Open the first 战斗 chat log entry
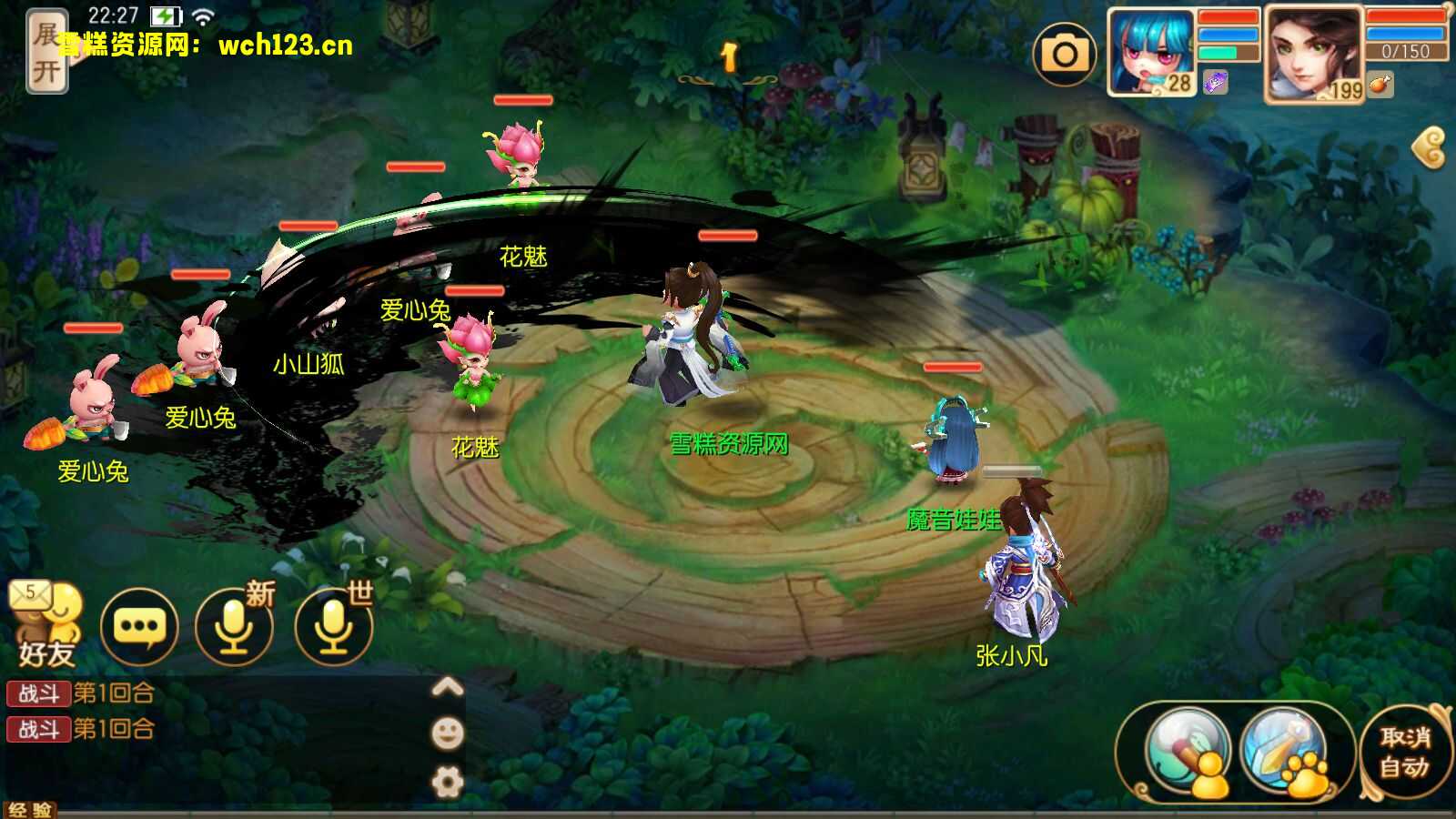 coord(80,693)
